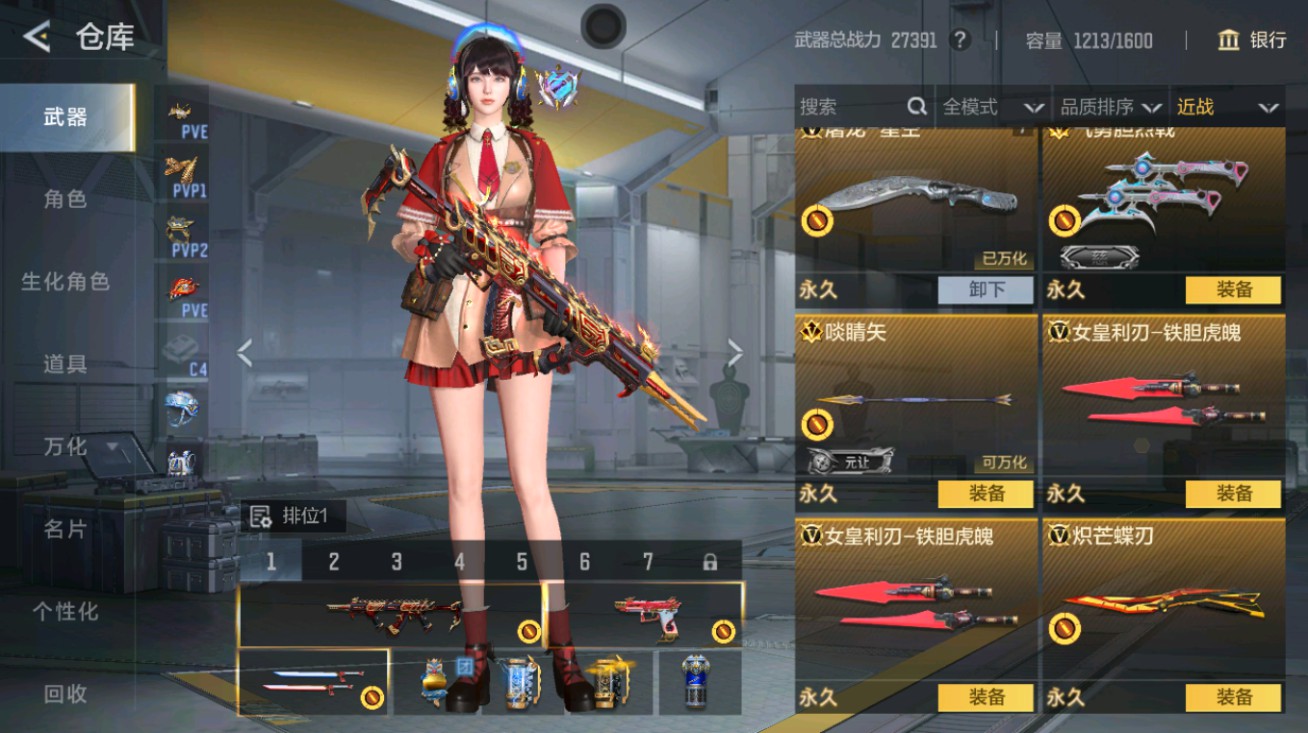Image resolution: width=1308 pixels, height=733 pixels.
Task: Open the 万化 tab in left menu
Action: click(x=65, y=448)
